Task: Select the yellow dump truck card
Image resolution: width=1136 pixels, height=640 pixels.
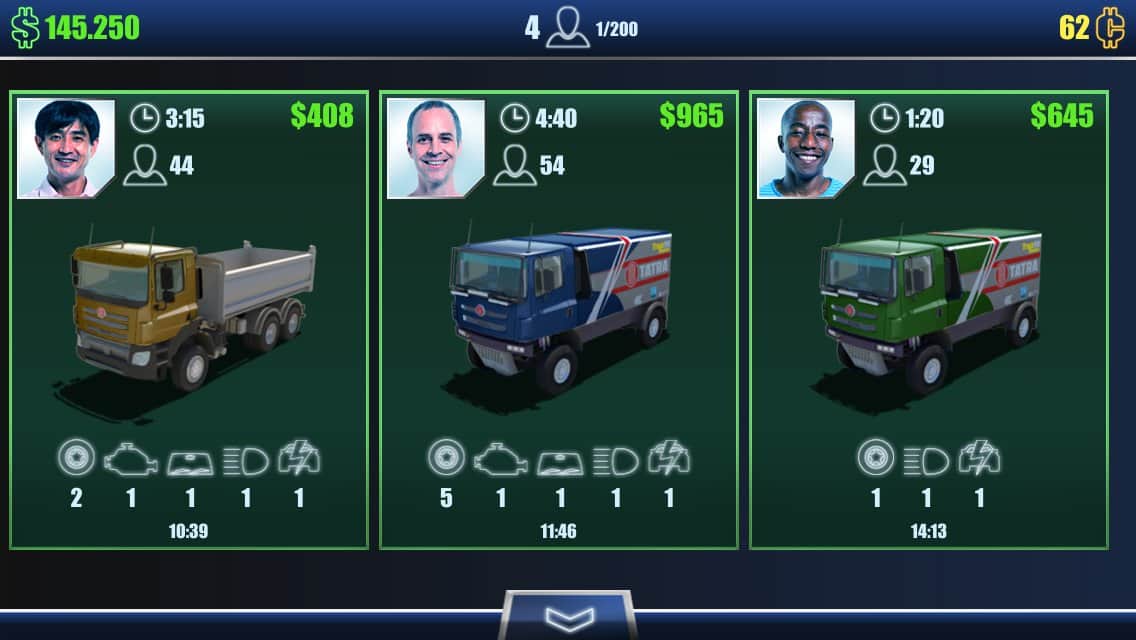Action: pos(189,320)
